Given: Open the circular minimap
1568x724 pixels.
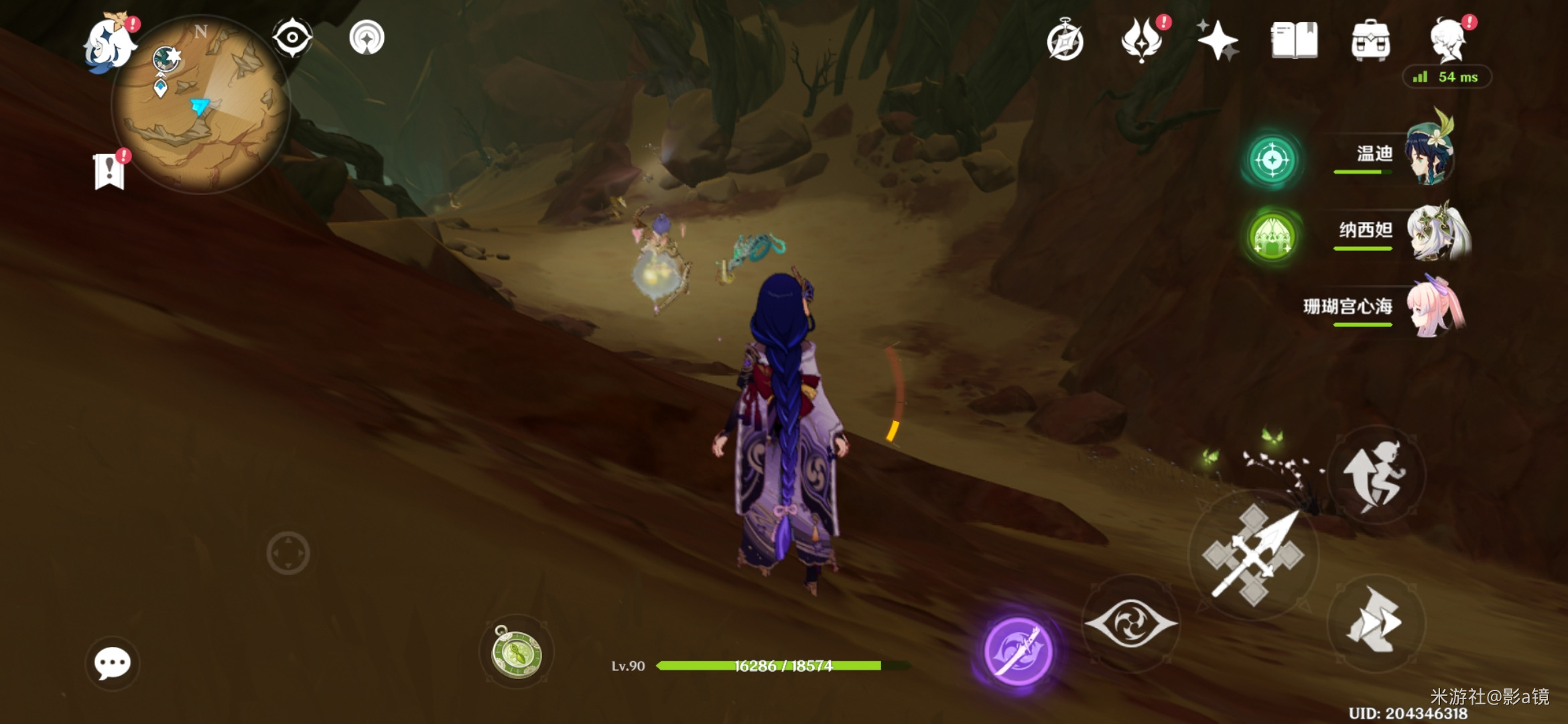Looking at the screenshot, I should click(200, 104).
